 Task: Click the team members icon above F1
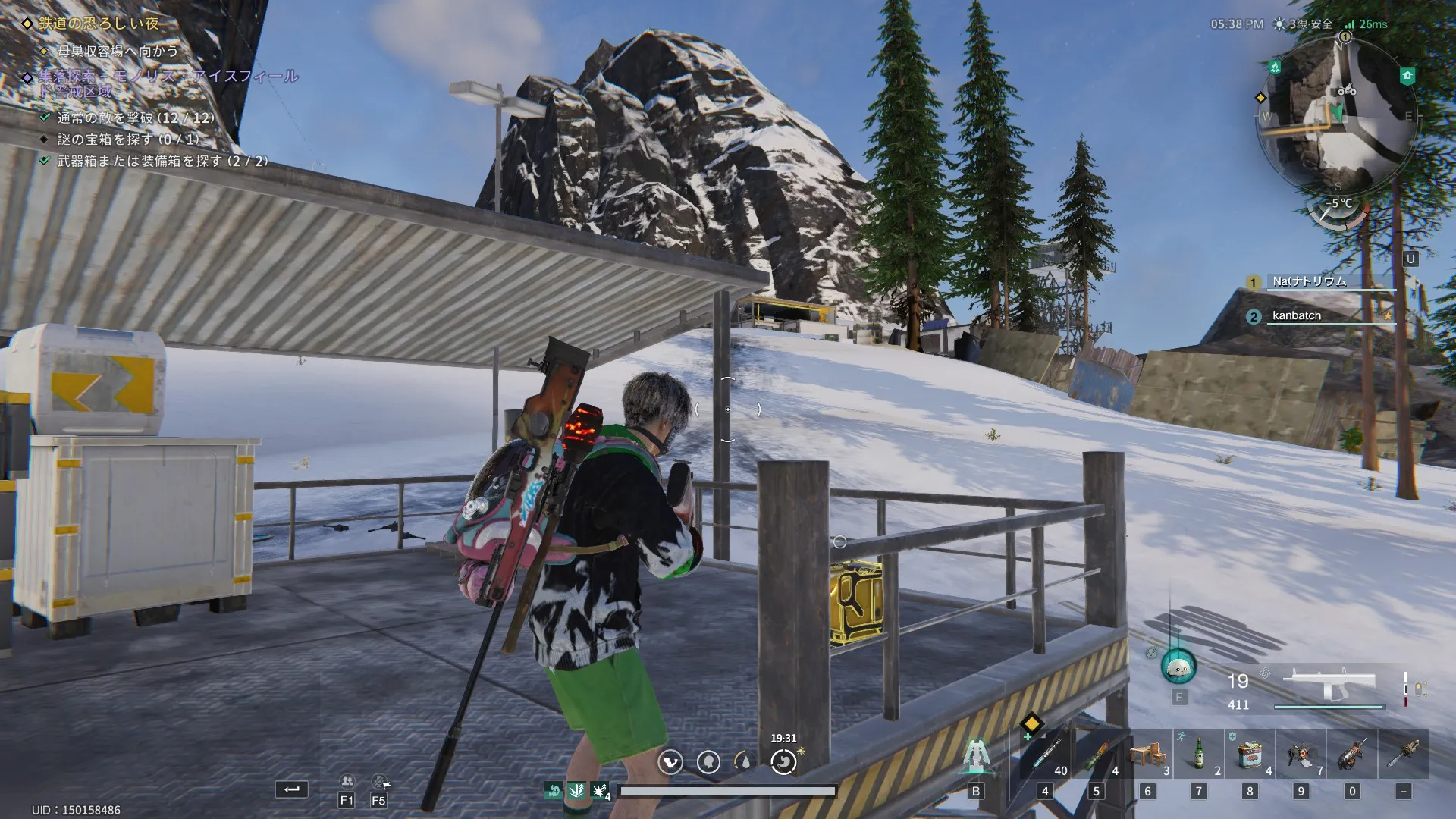pyautogui.click(x=347, y=781)
